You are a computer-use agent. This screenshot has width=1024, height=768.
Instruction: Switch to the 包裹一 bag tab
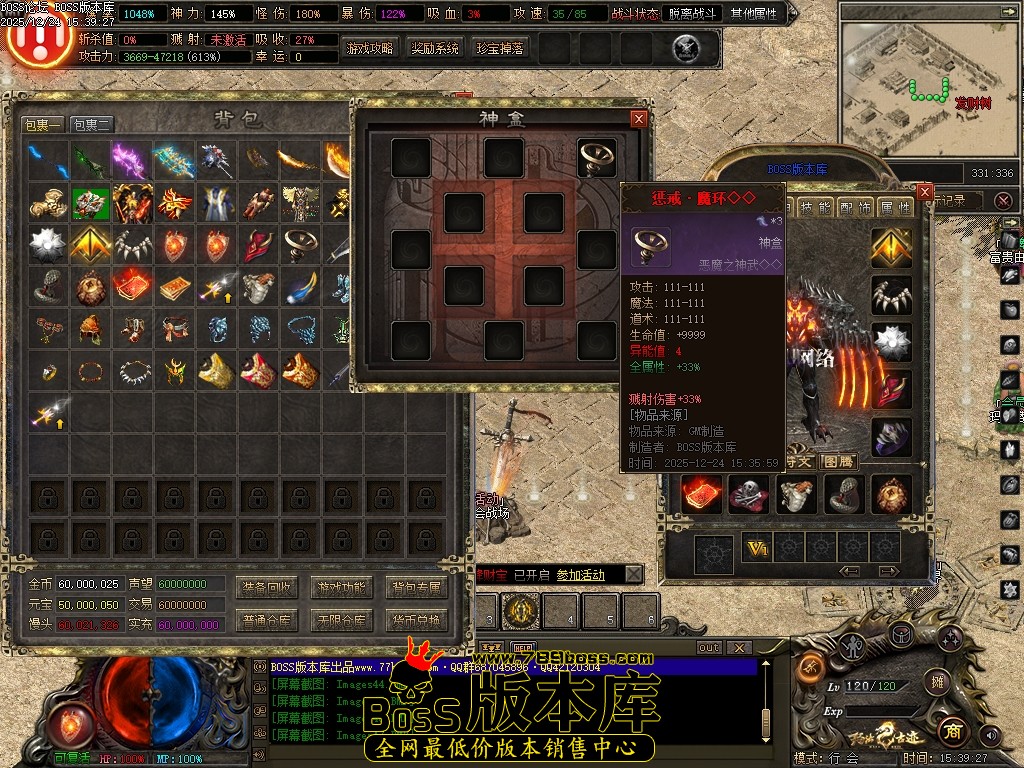pyautogui.click(x=43, y=125)
